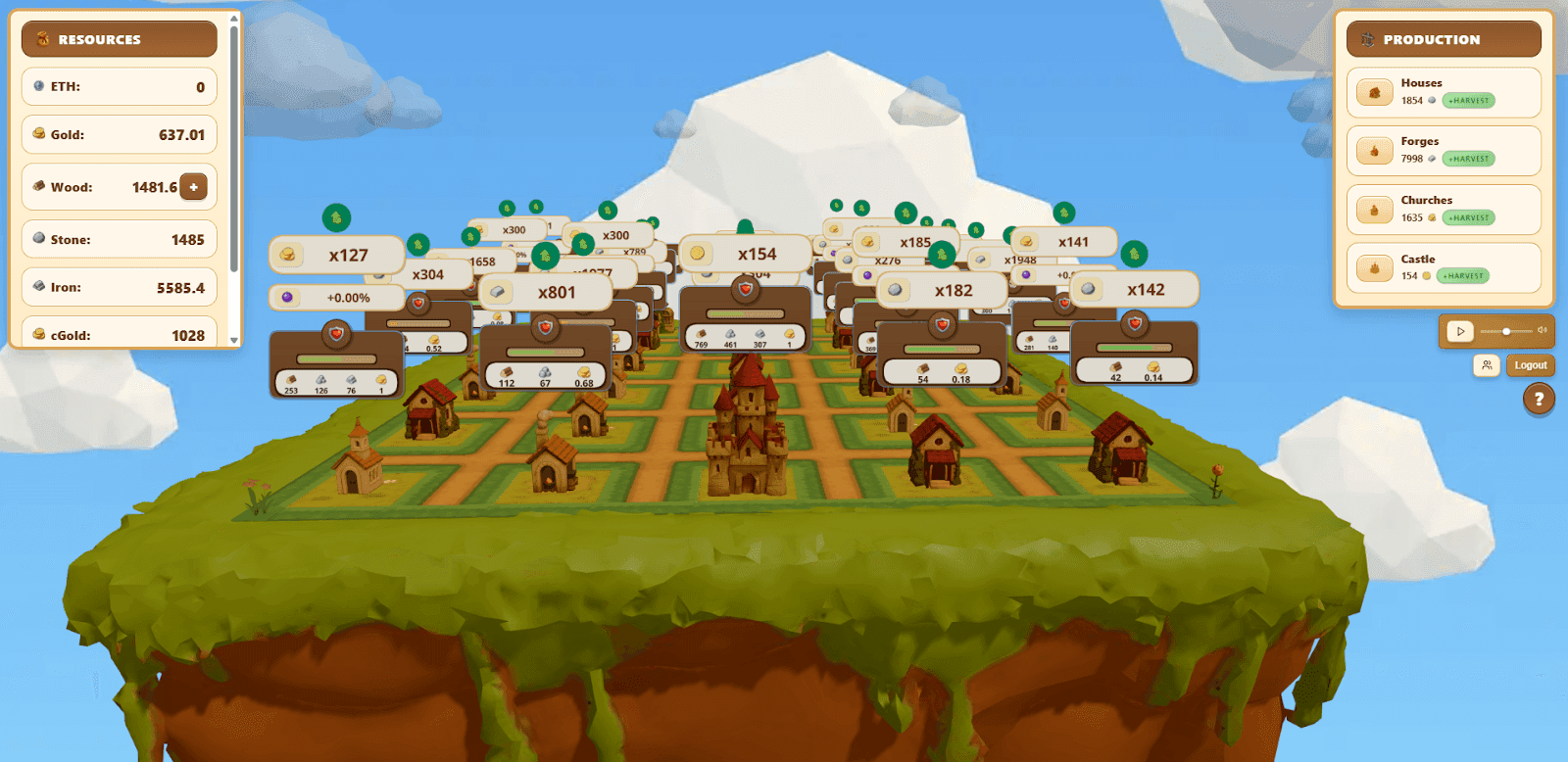Open the help question mark button
Screen dimensions: 1568x762
click(1537, 399)
